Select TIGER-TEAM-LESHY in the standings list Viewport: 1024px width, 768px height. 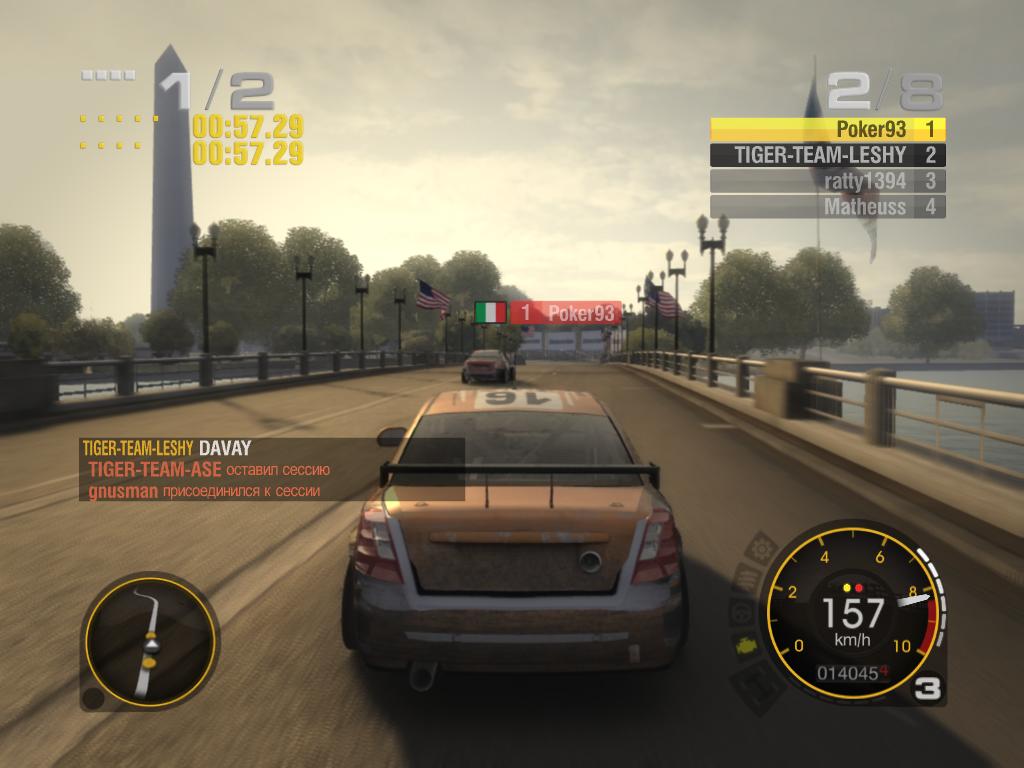(828, 155)
